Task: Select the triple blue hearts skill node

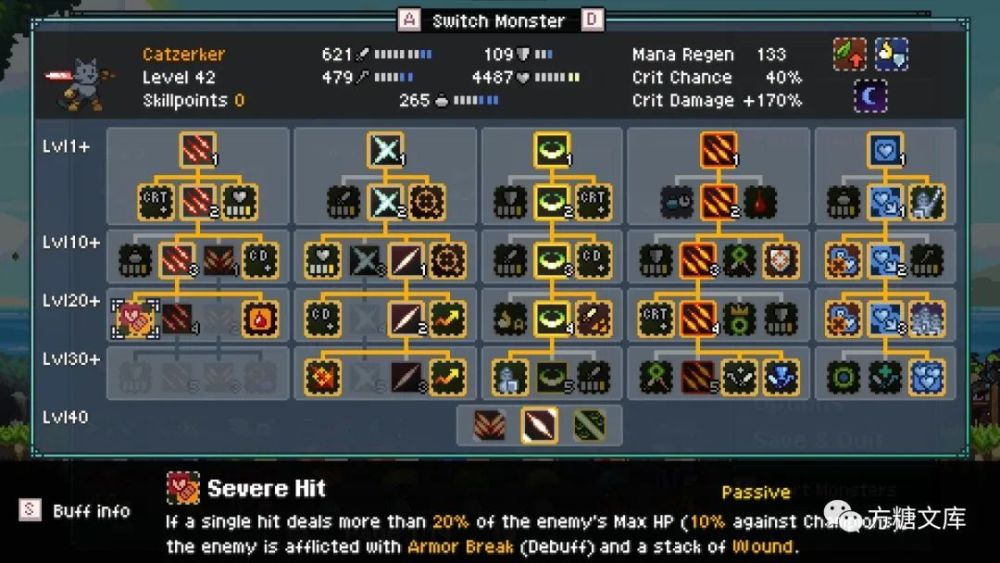Action: point(927,377)
